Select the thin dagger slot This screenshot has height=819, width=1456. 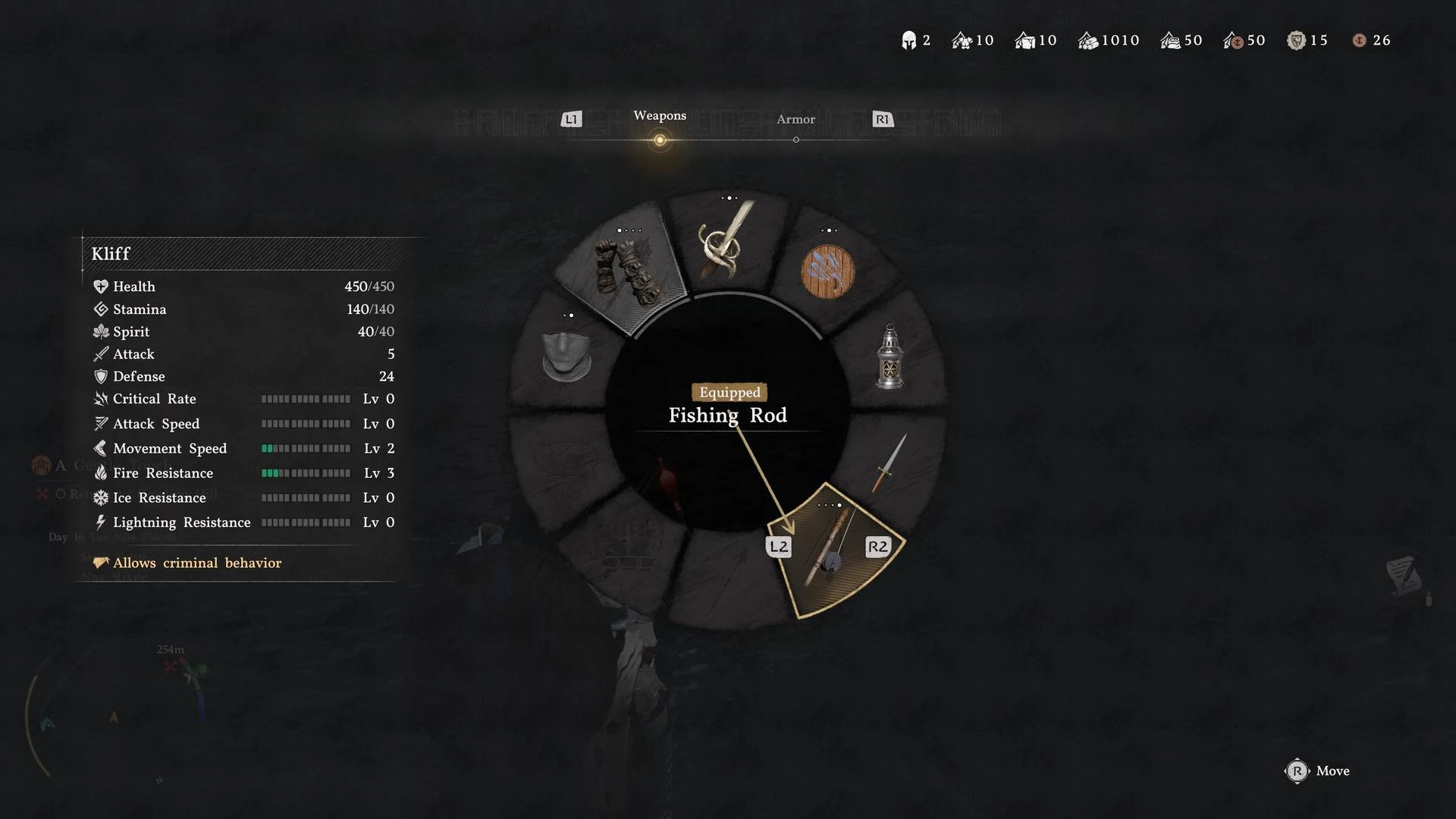890,463
